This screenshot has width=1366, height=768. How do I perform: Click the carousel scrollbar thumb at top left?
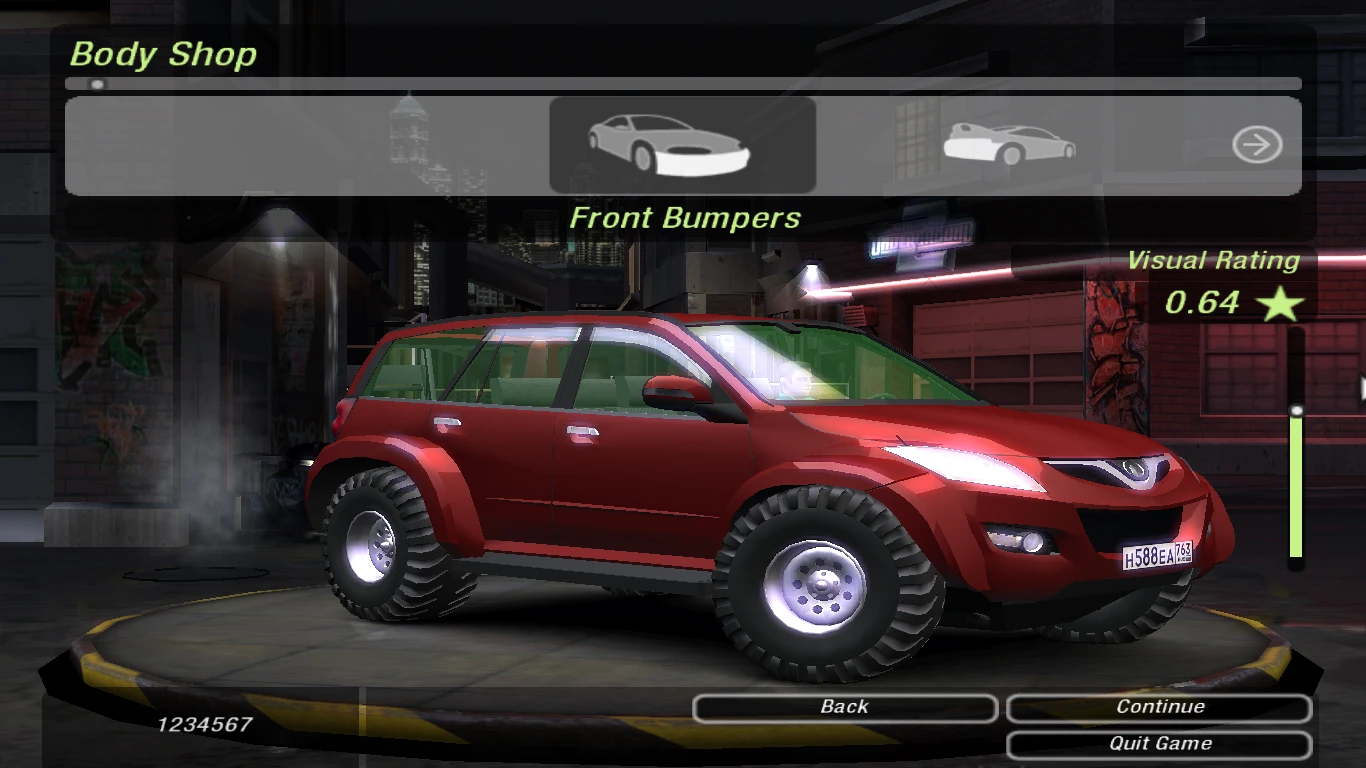97,85
